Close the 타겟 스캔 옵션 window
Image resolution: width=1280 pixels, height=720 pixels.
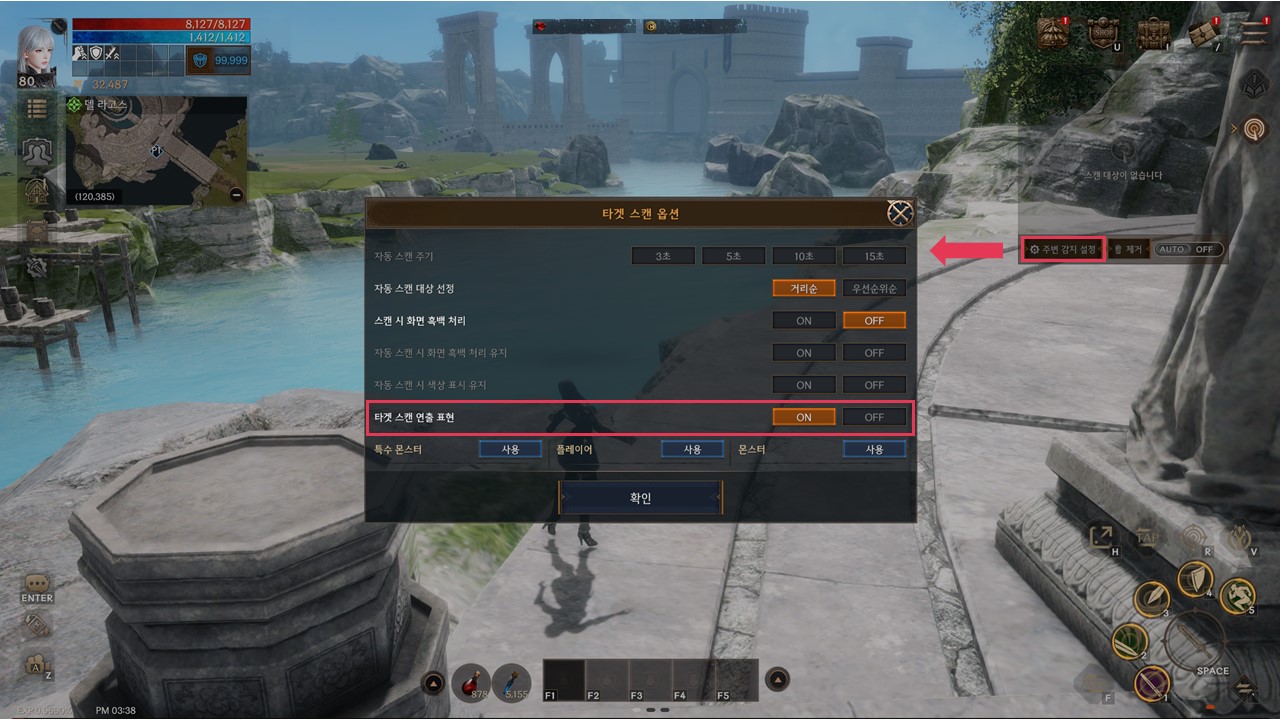coord(900,213)
